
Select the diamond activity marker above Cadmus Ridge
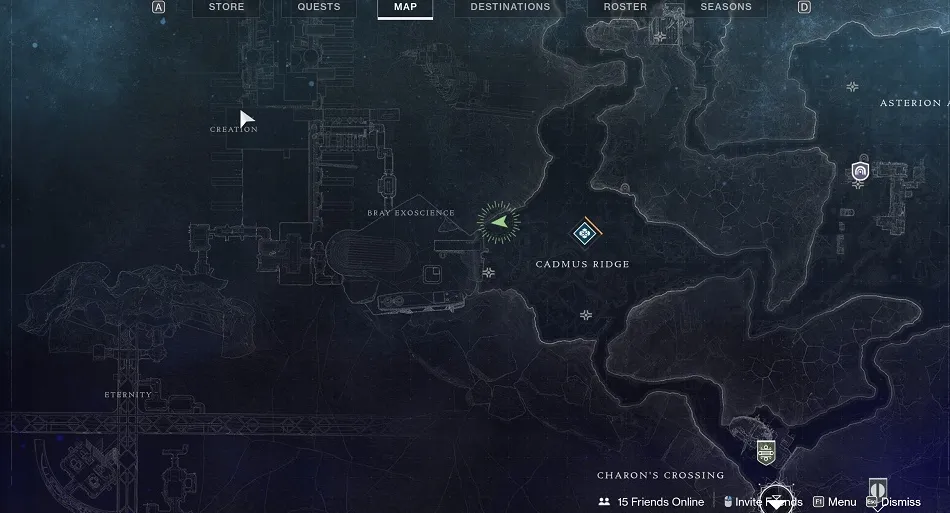click(x=583, y=233)
